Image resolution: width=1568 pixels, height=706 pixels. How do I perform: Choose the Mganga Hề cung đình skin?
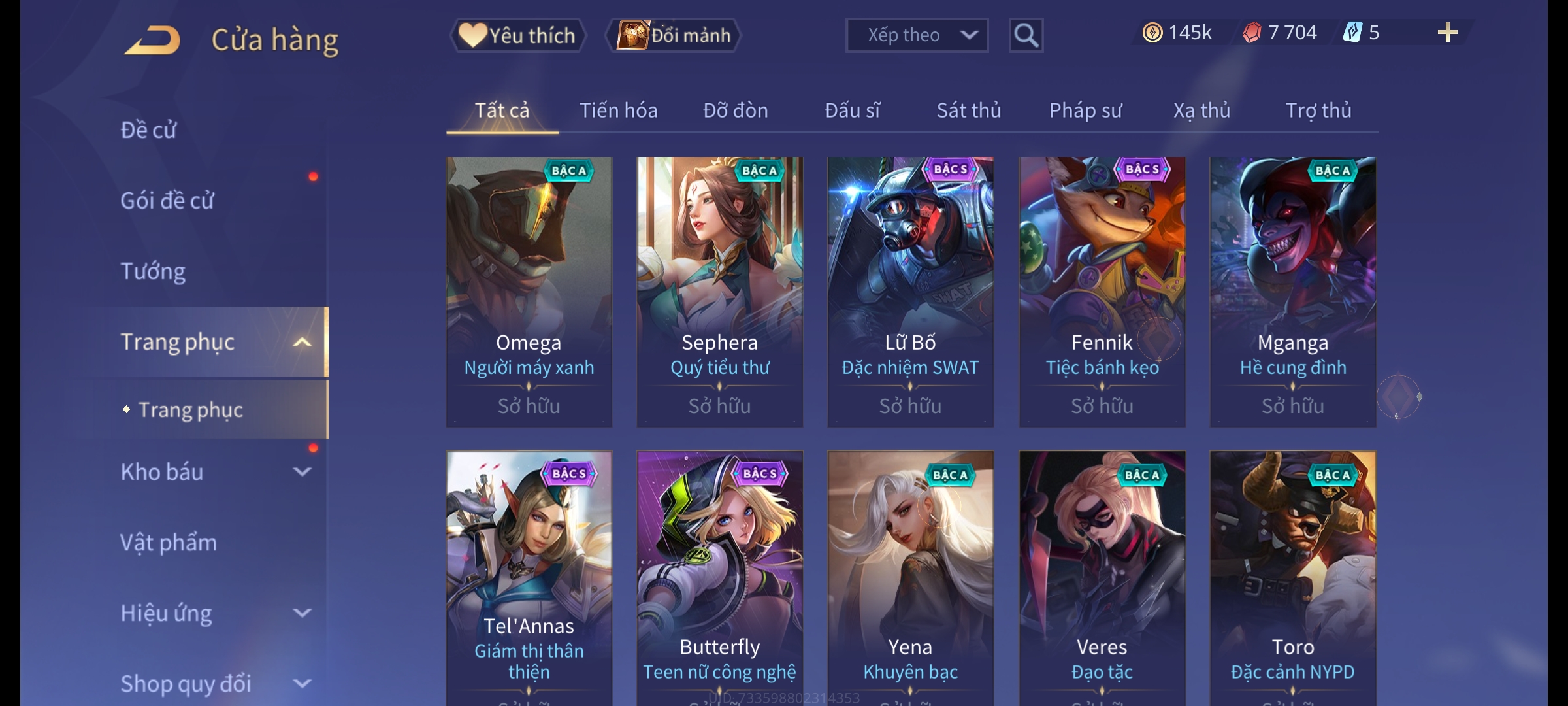[x=1292, y=292]
